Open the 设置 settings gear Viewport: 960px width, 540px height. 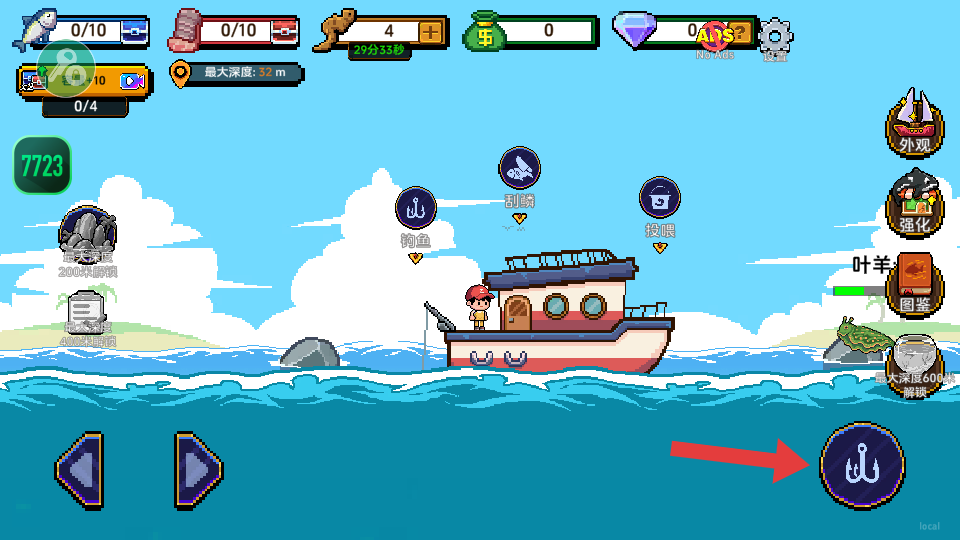tap(775, 37)
